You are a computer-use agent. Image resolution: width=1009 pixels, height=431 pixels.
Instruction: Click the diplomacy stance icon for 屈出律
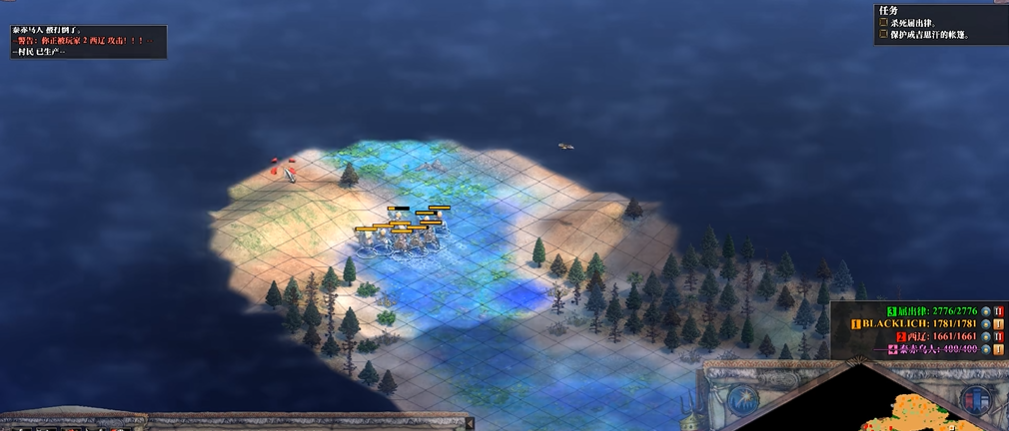pos(999,311)
